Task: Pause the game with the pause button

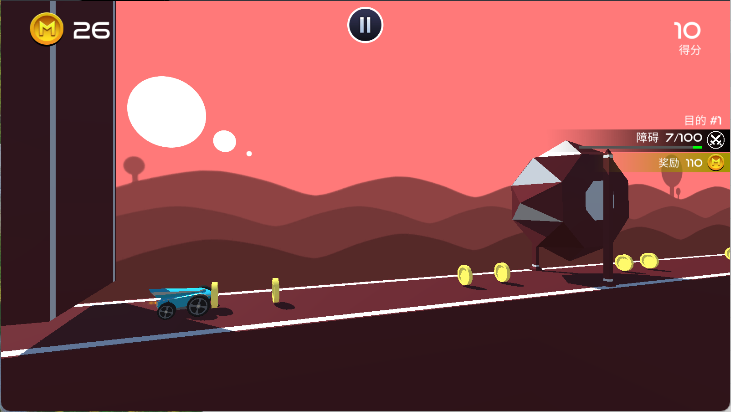Action: click(365, 25)
